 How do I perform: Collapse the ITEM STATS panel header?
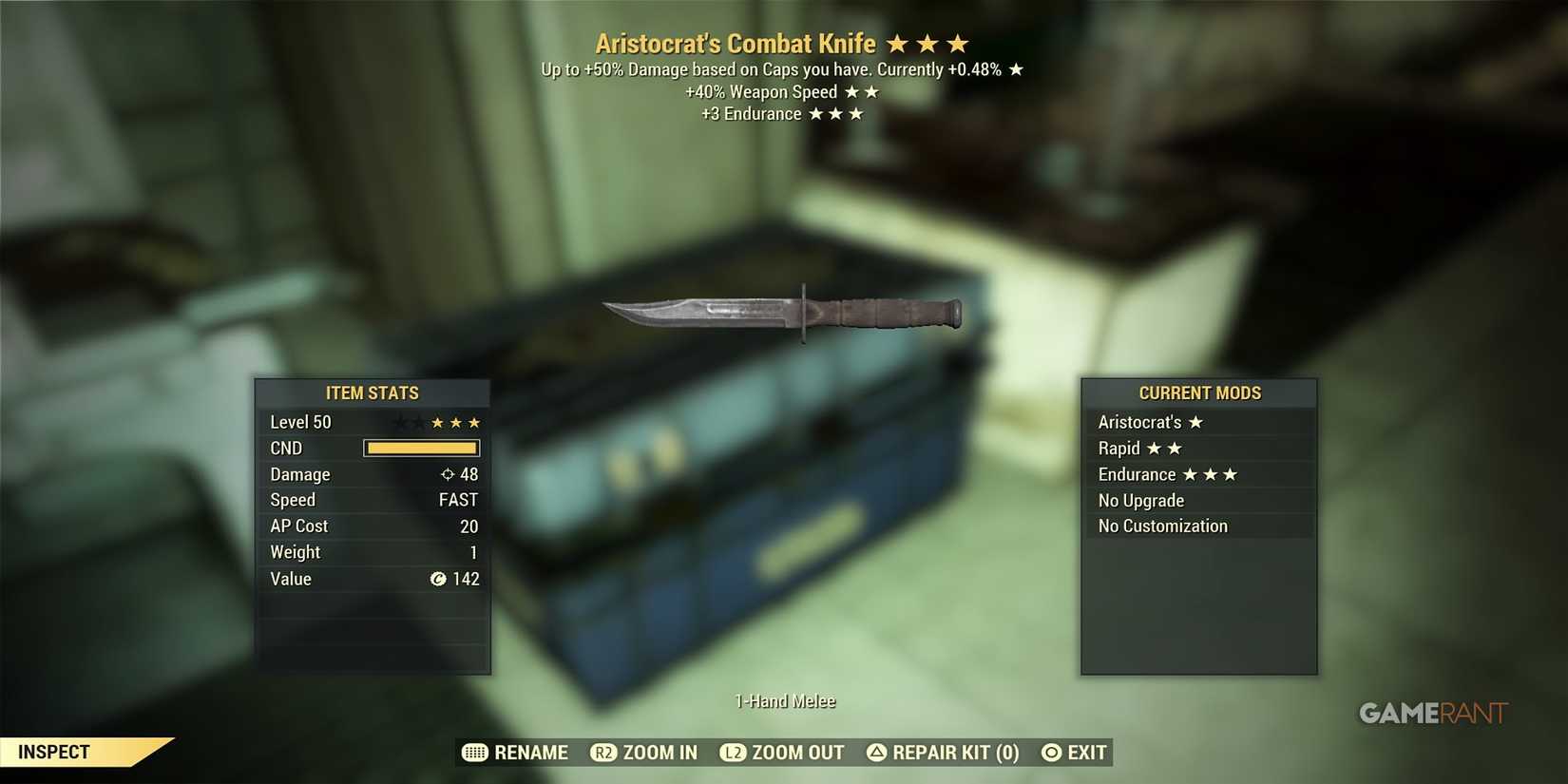(373, 392)
